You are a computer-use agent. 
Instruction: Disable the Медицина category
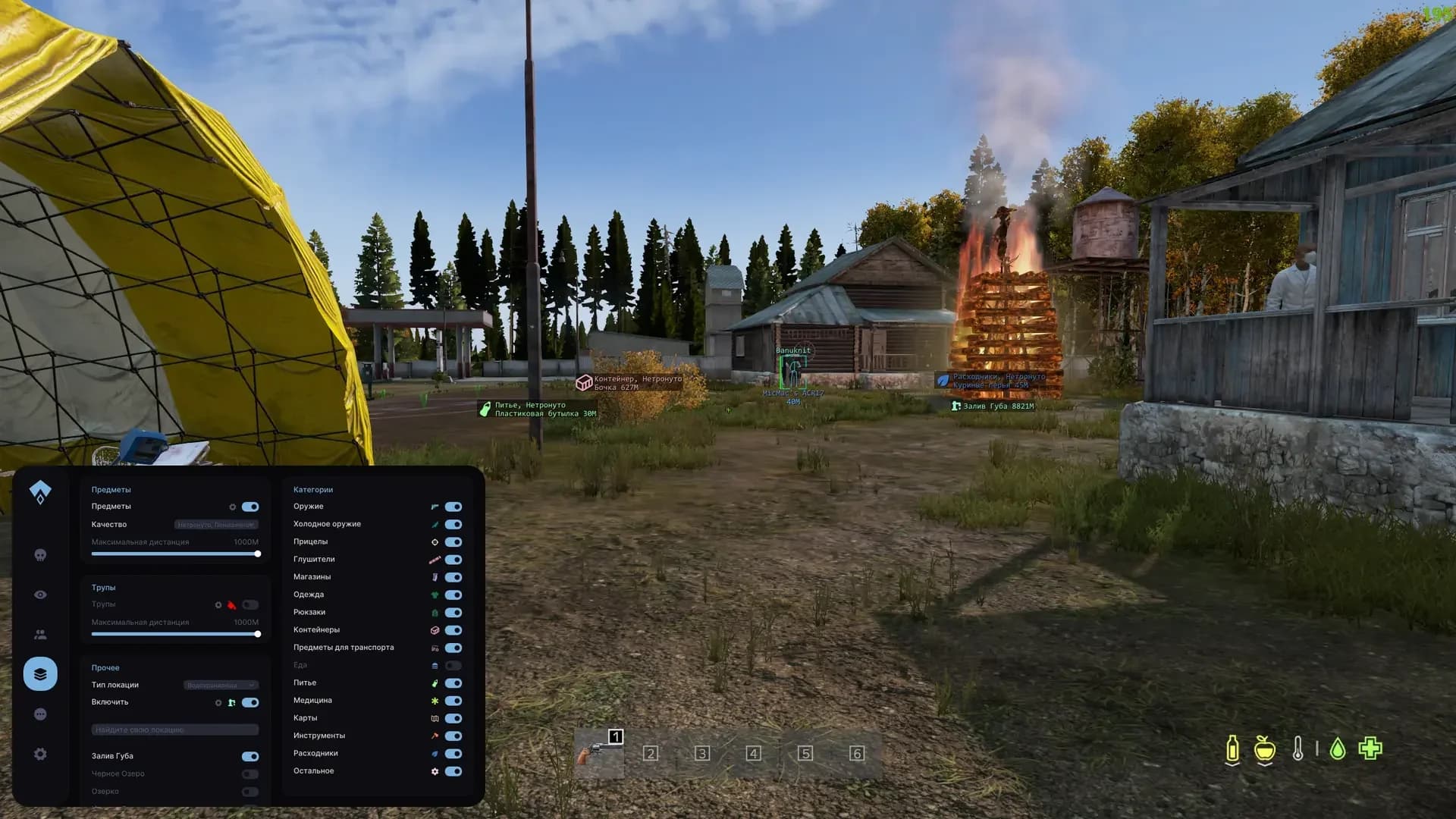coord(453,701)
